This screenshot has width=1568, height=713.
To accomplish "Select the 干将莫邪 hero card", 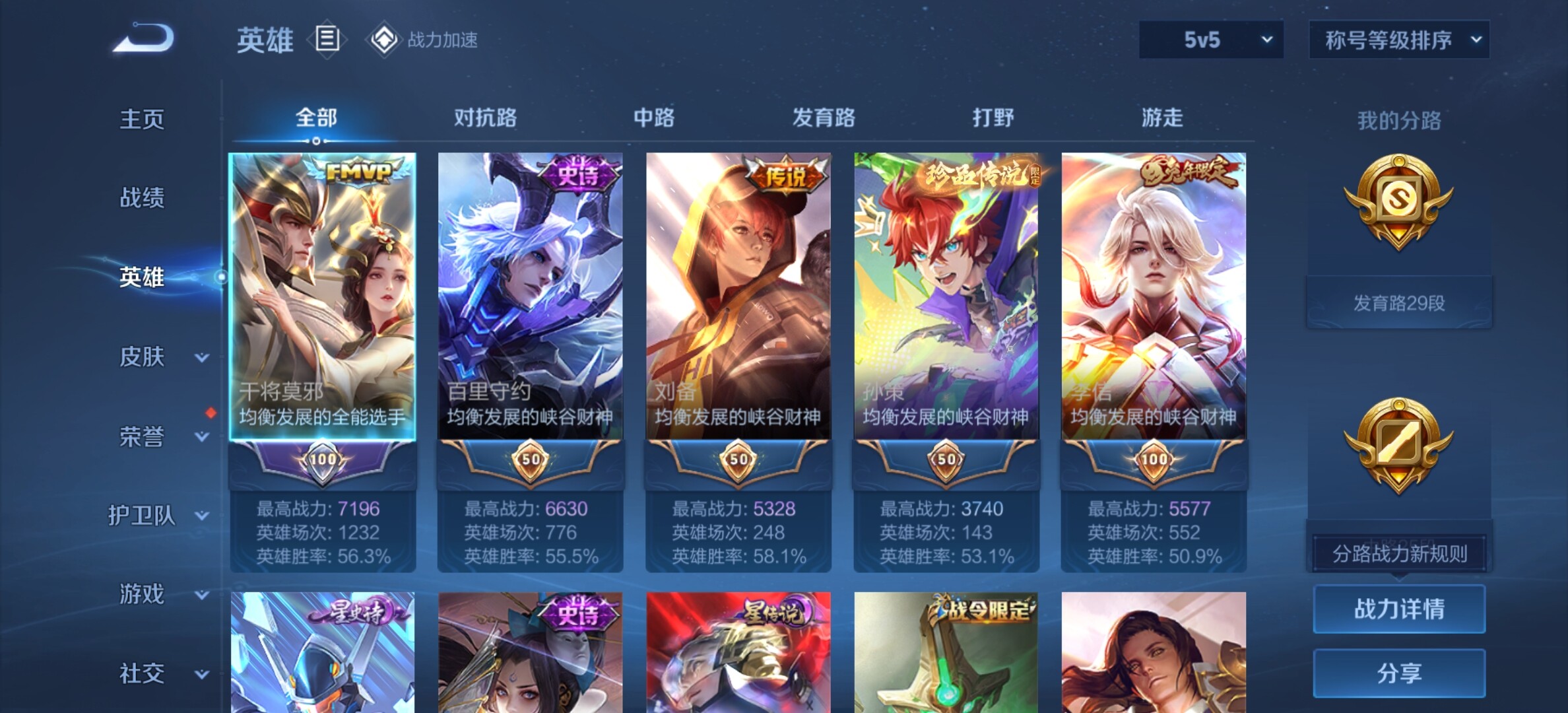I will click(x=323, y=297).
